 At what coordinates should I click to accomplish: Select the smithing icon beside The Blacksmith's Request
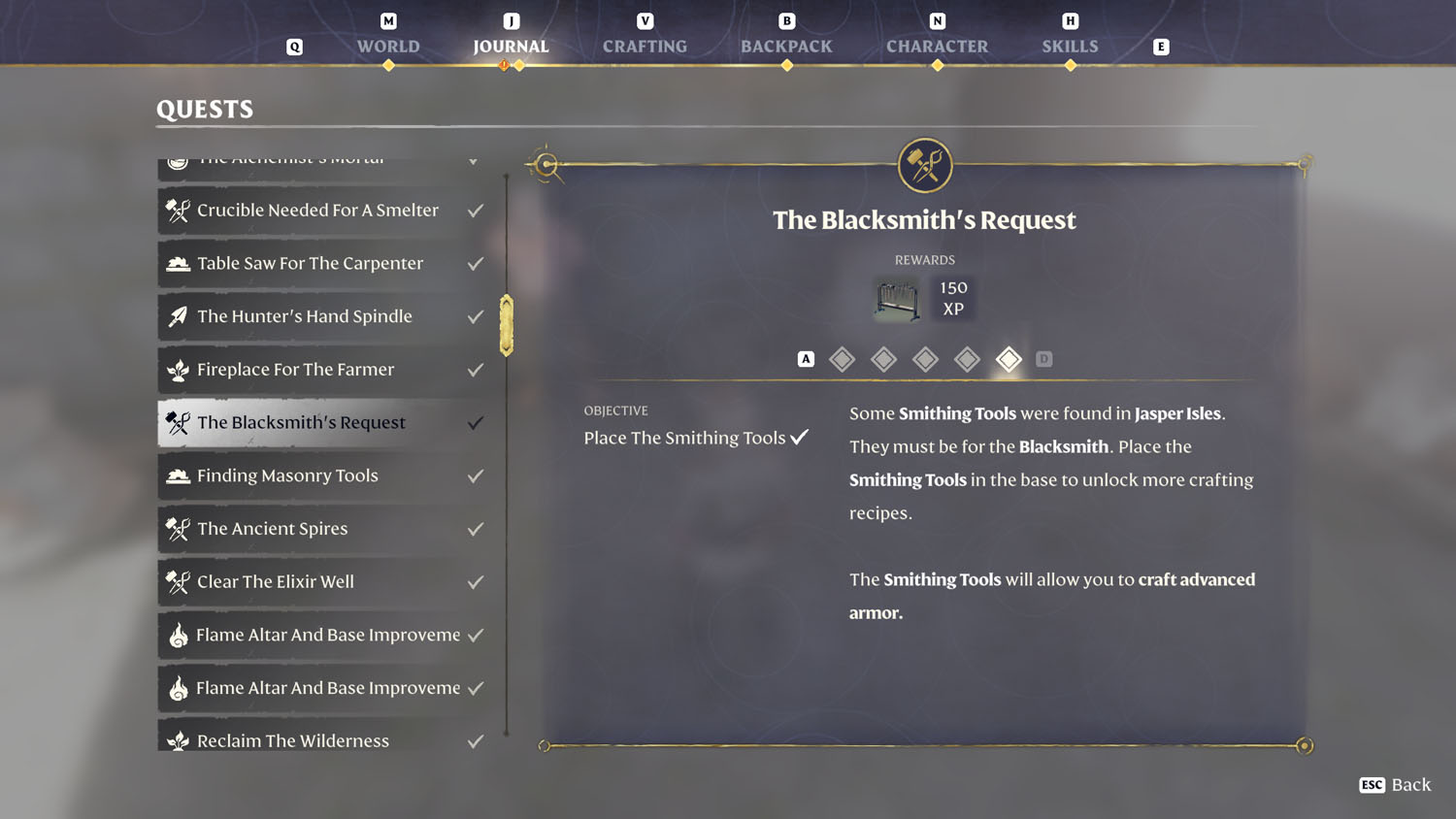[177, 422]
